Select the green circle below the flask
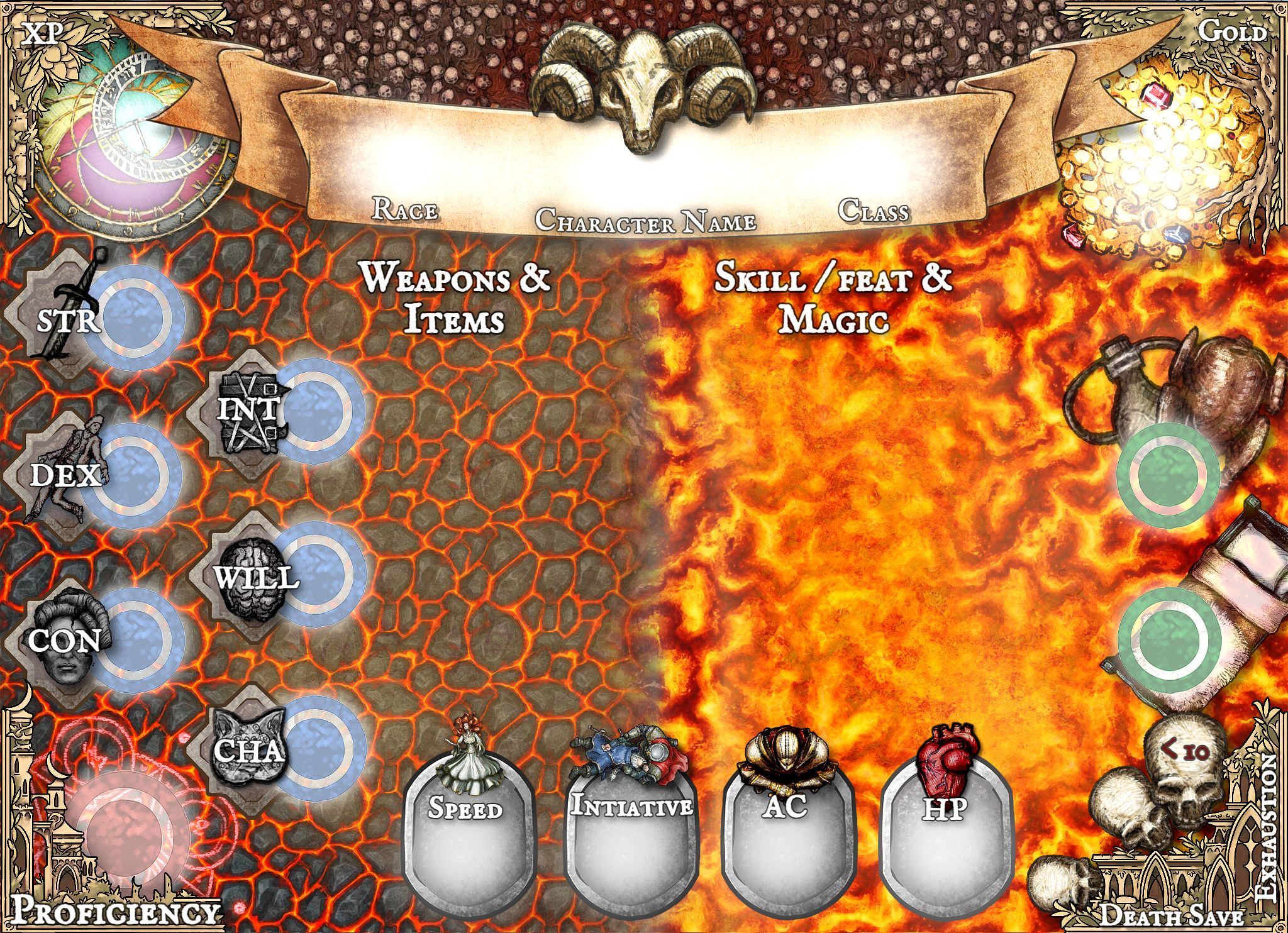 (x=1169, y=474)
